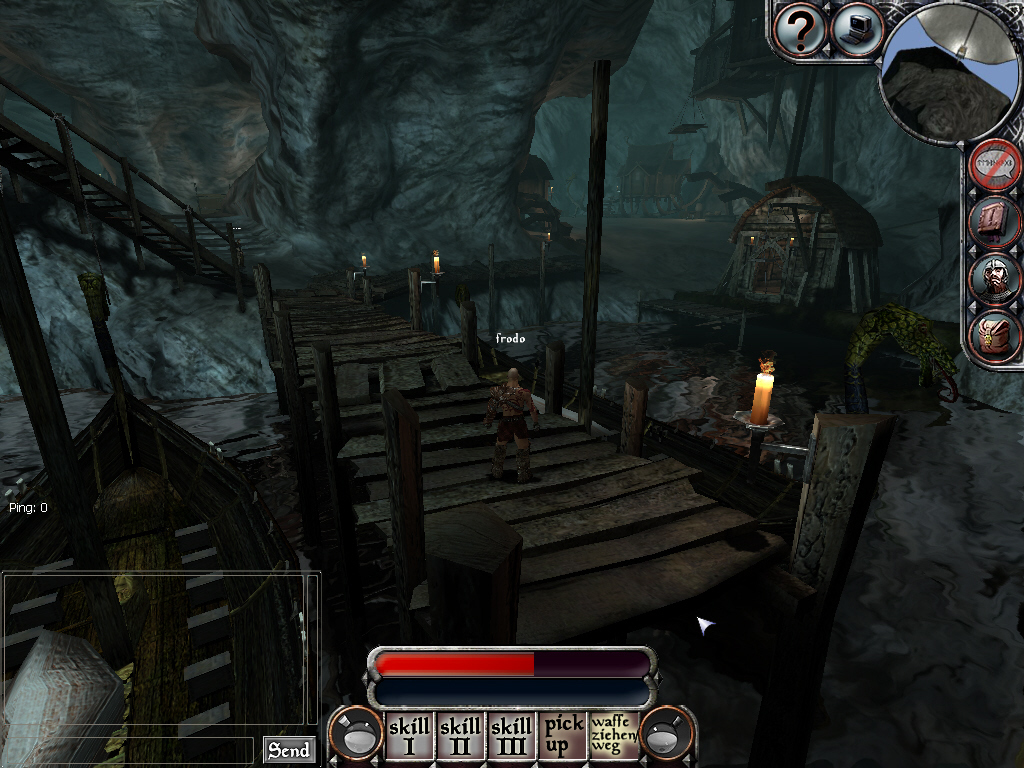Focus the chat text input field

128,750
